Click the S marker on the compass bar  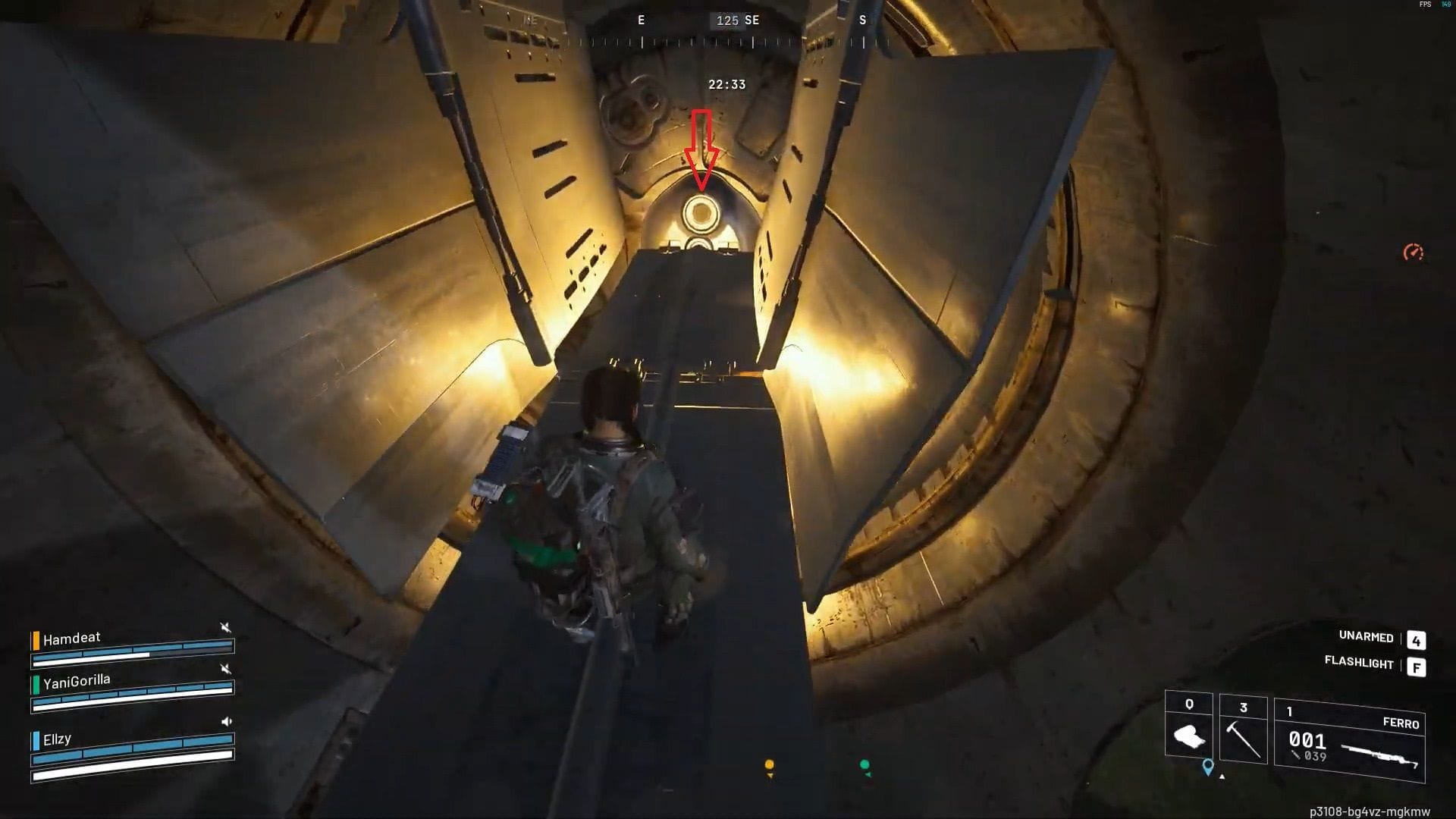[864, 20]
